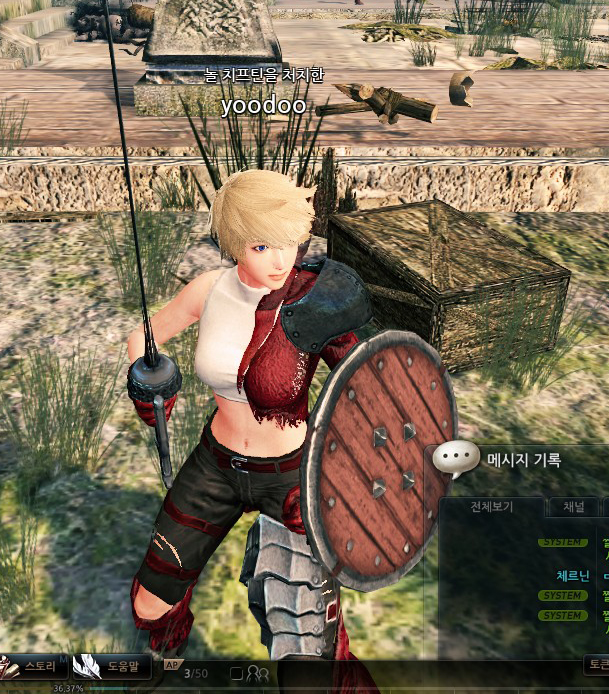Click the party members silhouette icon
The height and width of the screenshot is (694, 609).
click(x=257, y=673)
